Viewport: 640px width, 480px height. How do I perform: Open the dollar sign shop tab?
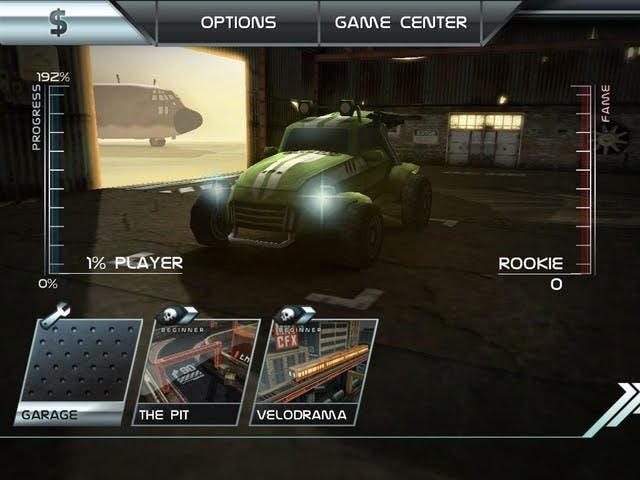click(60, 22)
